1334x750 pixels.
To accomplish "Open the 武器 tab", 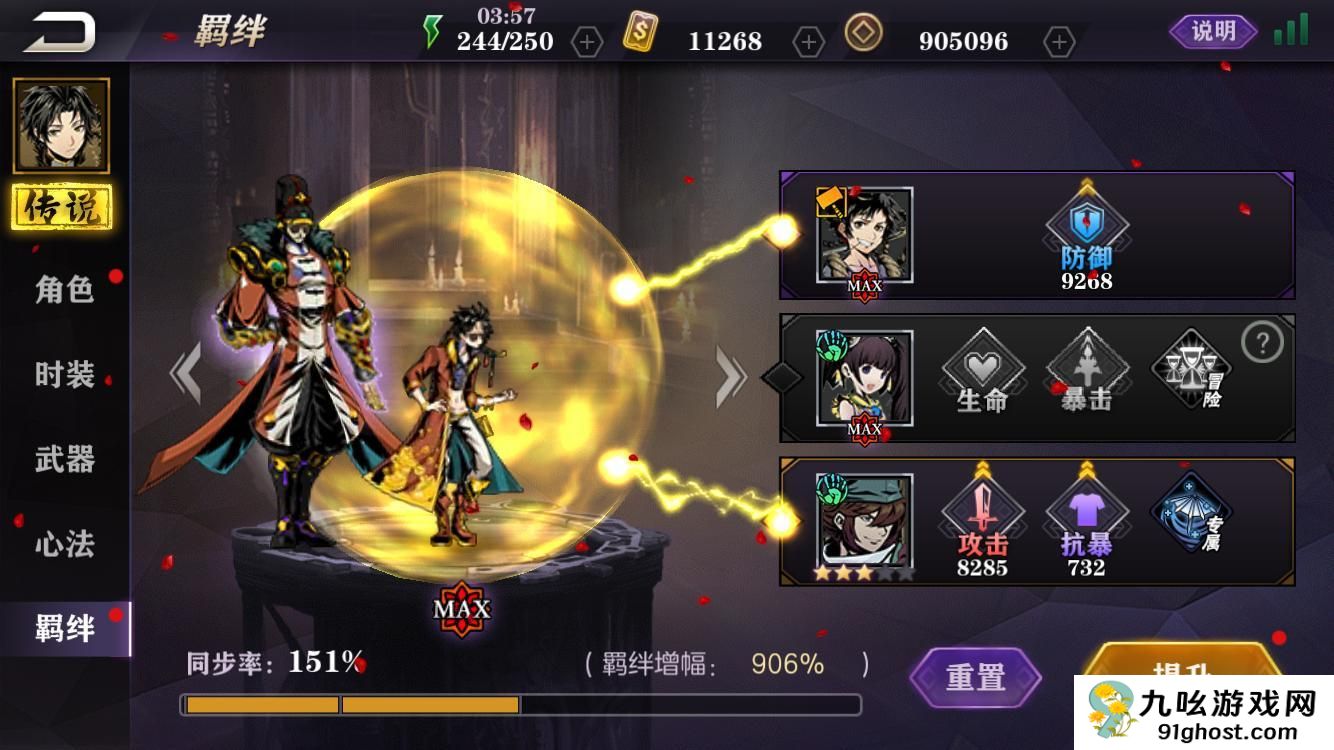I will (x=65, y=460).
